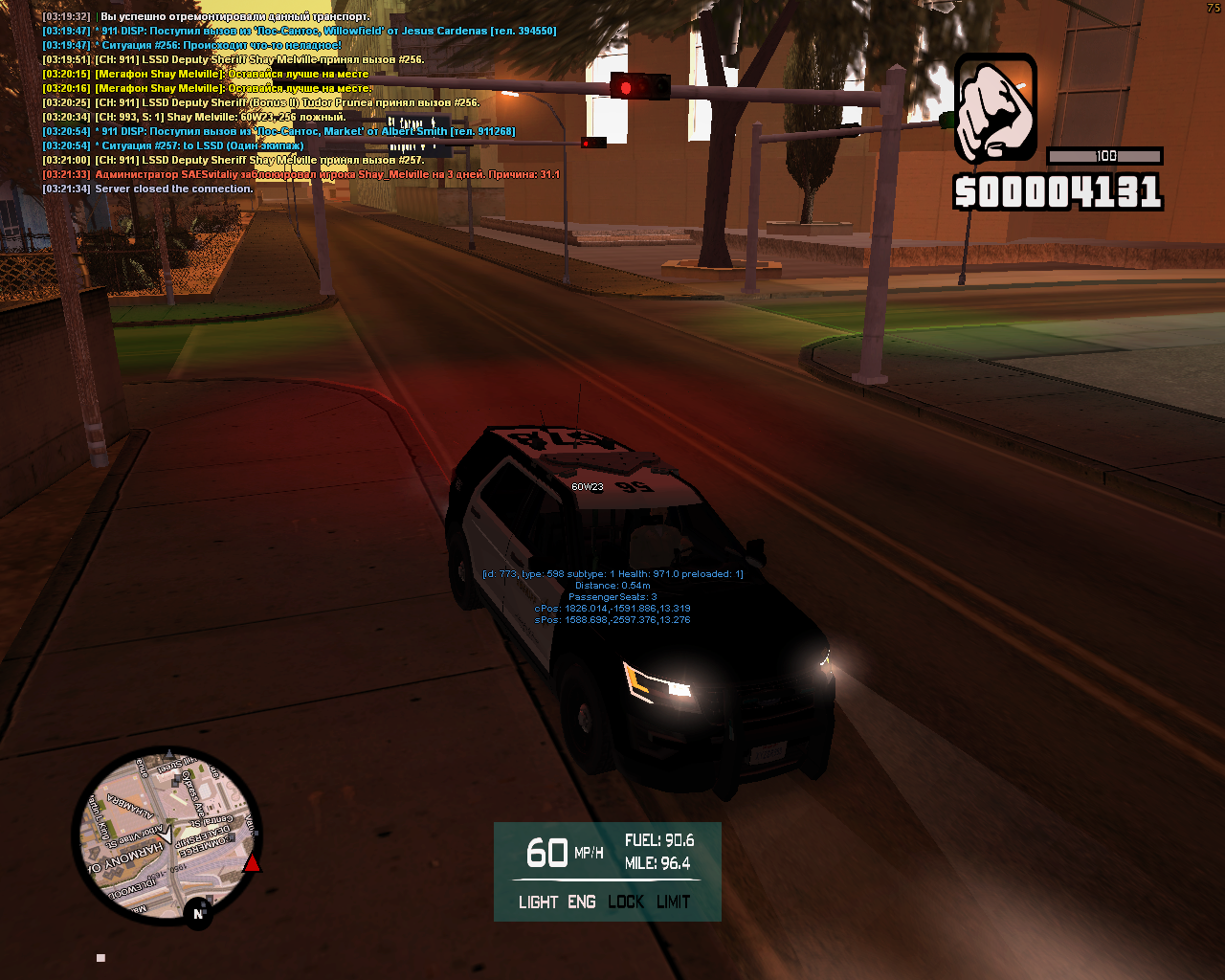Toggle the LIMIT speed limiter indicator
The width and height of the screenshot is (1225, 980).
pos(674,902)
